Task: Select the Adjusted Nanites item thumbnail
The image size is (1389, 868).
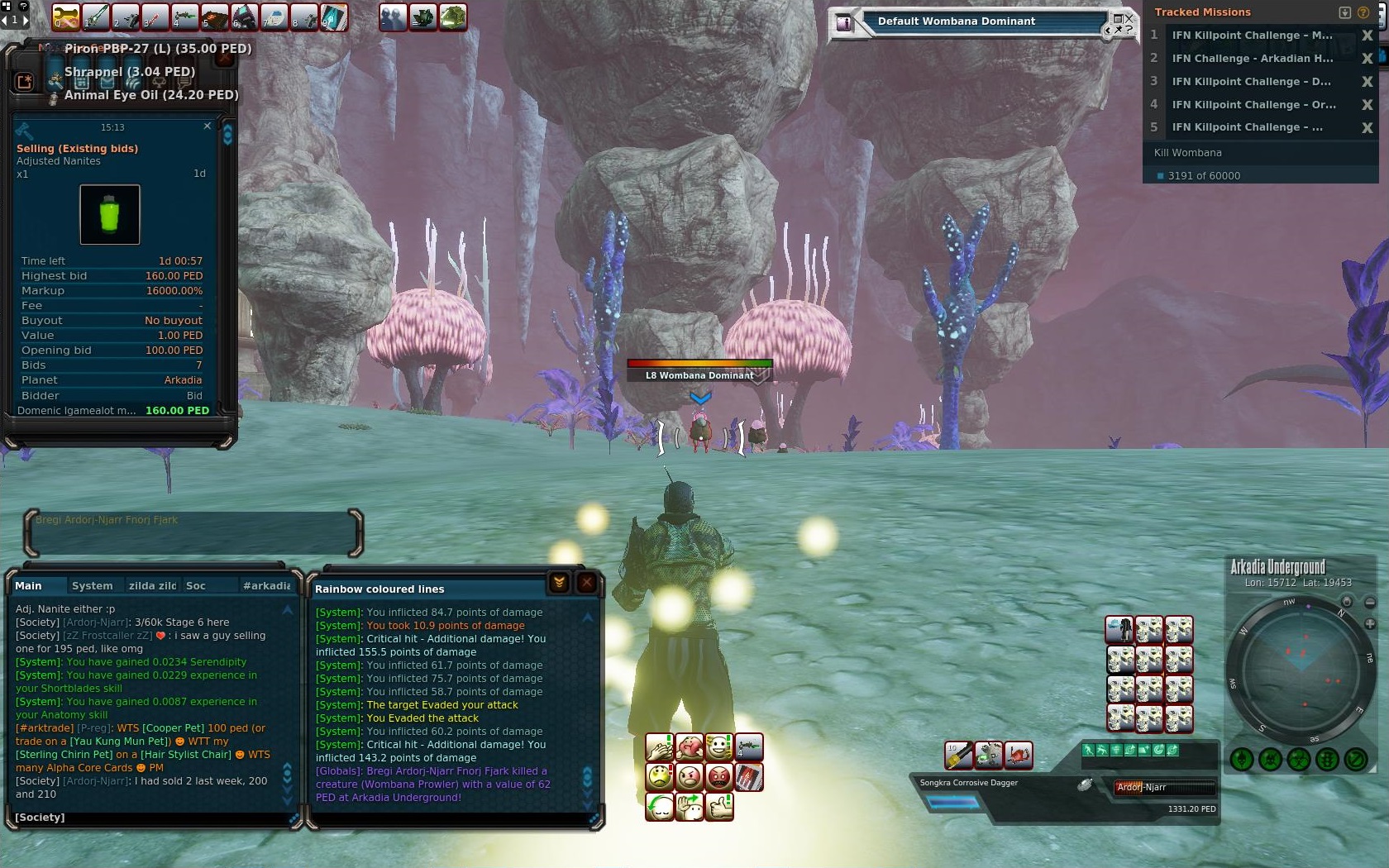Action: pyautogui.click(x=110, y=215)
